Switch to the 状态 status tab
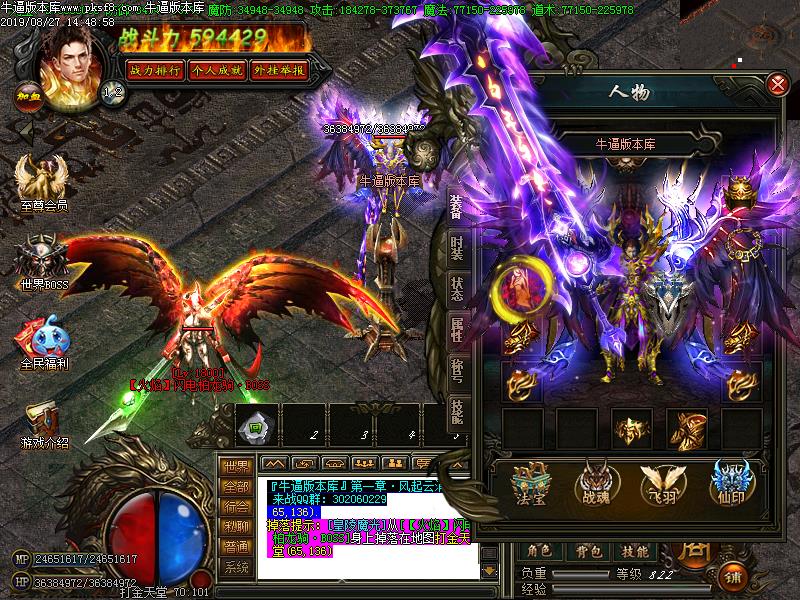The image size is (800, 600). click(457, 287)
